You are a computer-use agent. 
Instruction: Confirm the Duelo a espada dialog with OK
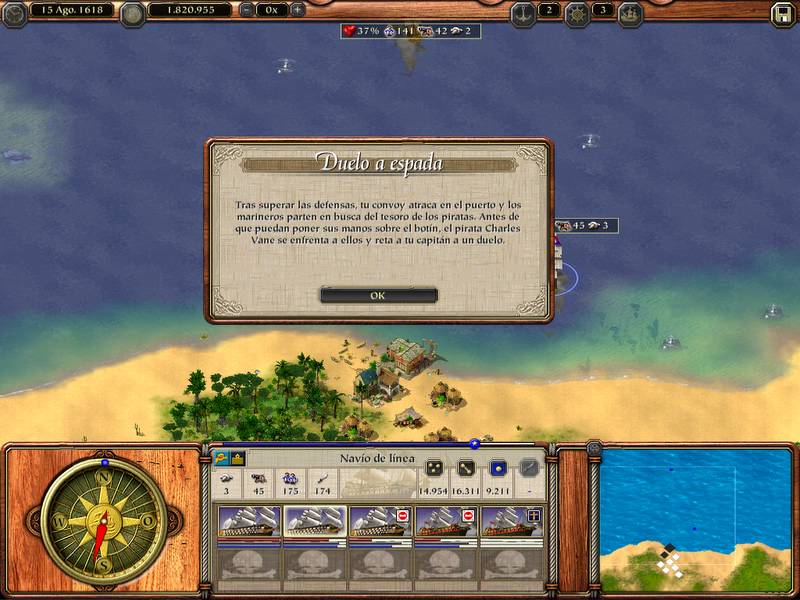(378, 295)
